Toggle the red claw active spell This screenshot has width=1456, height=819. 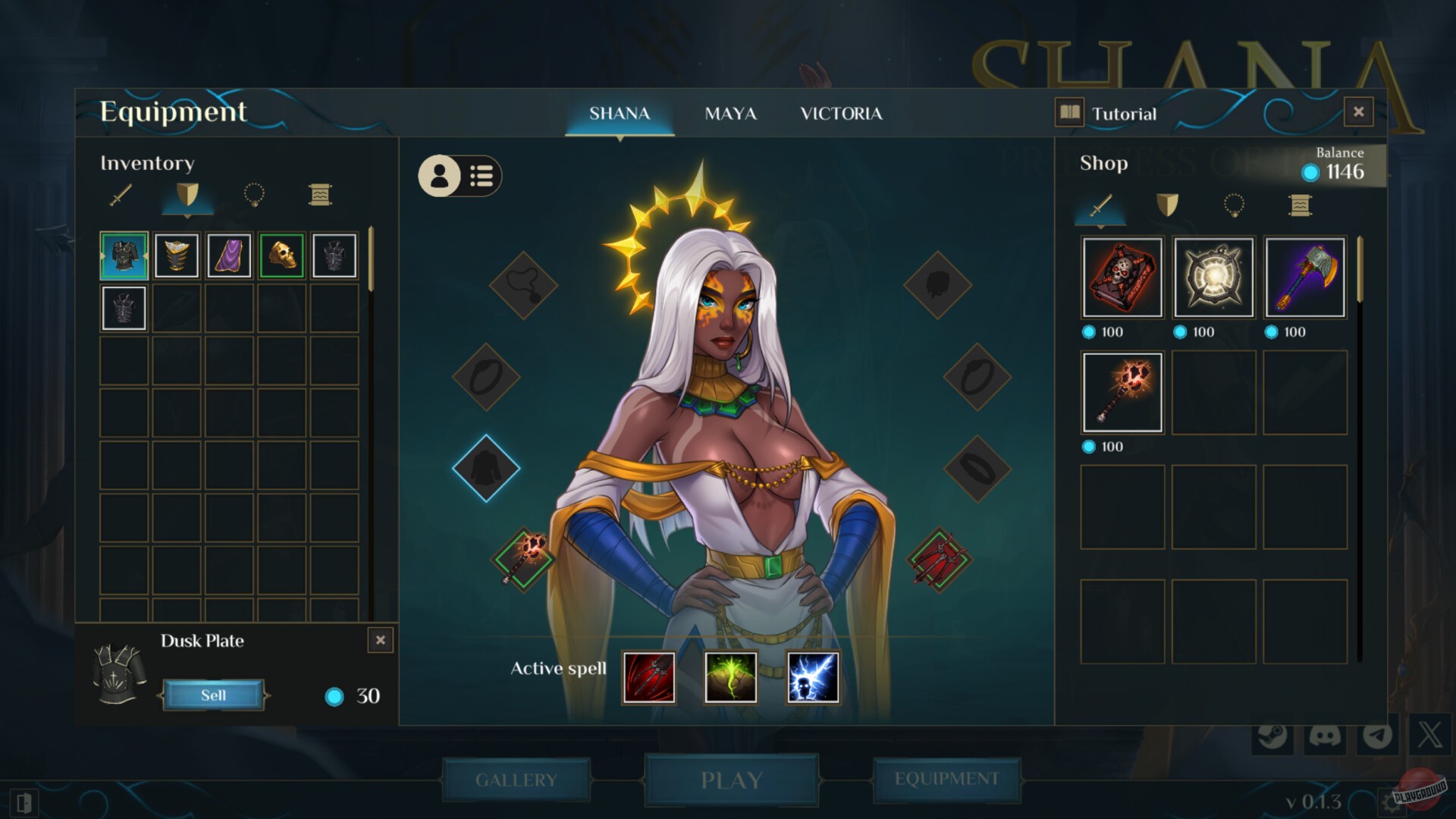click(x=648, y=677)
